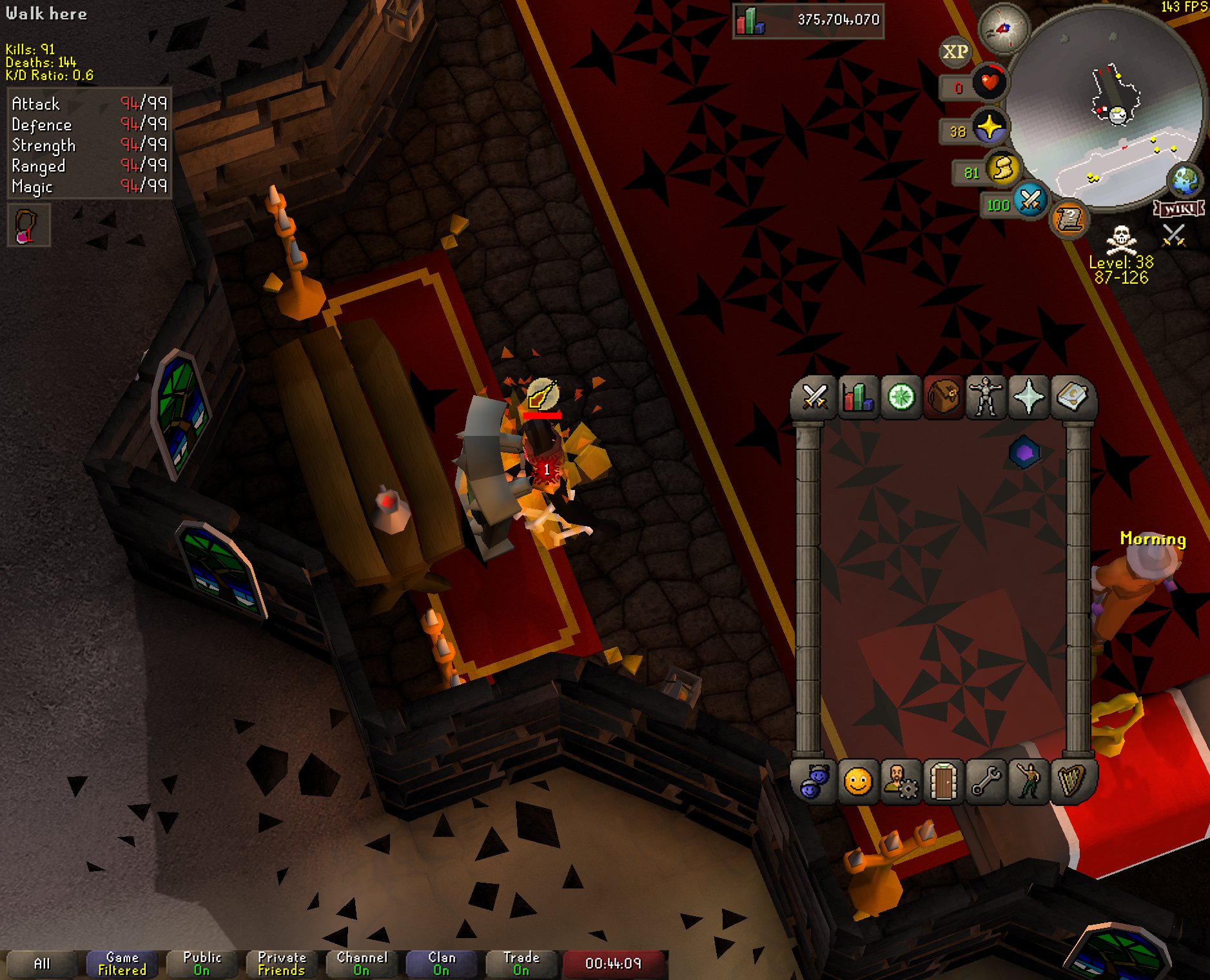Screen dimensions: 1210x980
Task: Activate the quick-prayers orb
Action: coord(990,127)
